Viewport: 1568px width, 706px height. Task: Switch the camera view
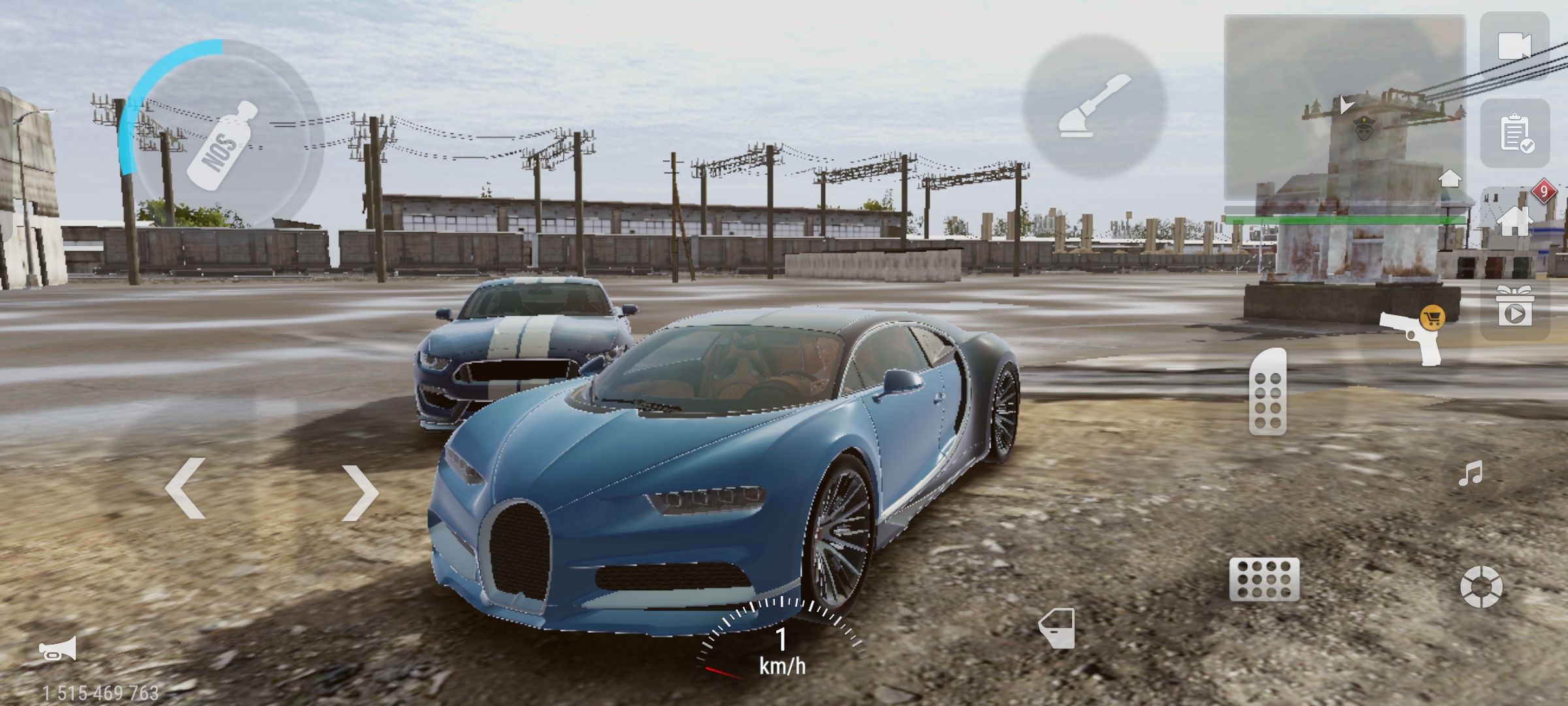[1514, 46]
